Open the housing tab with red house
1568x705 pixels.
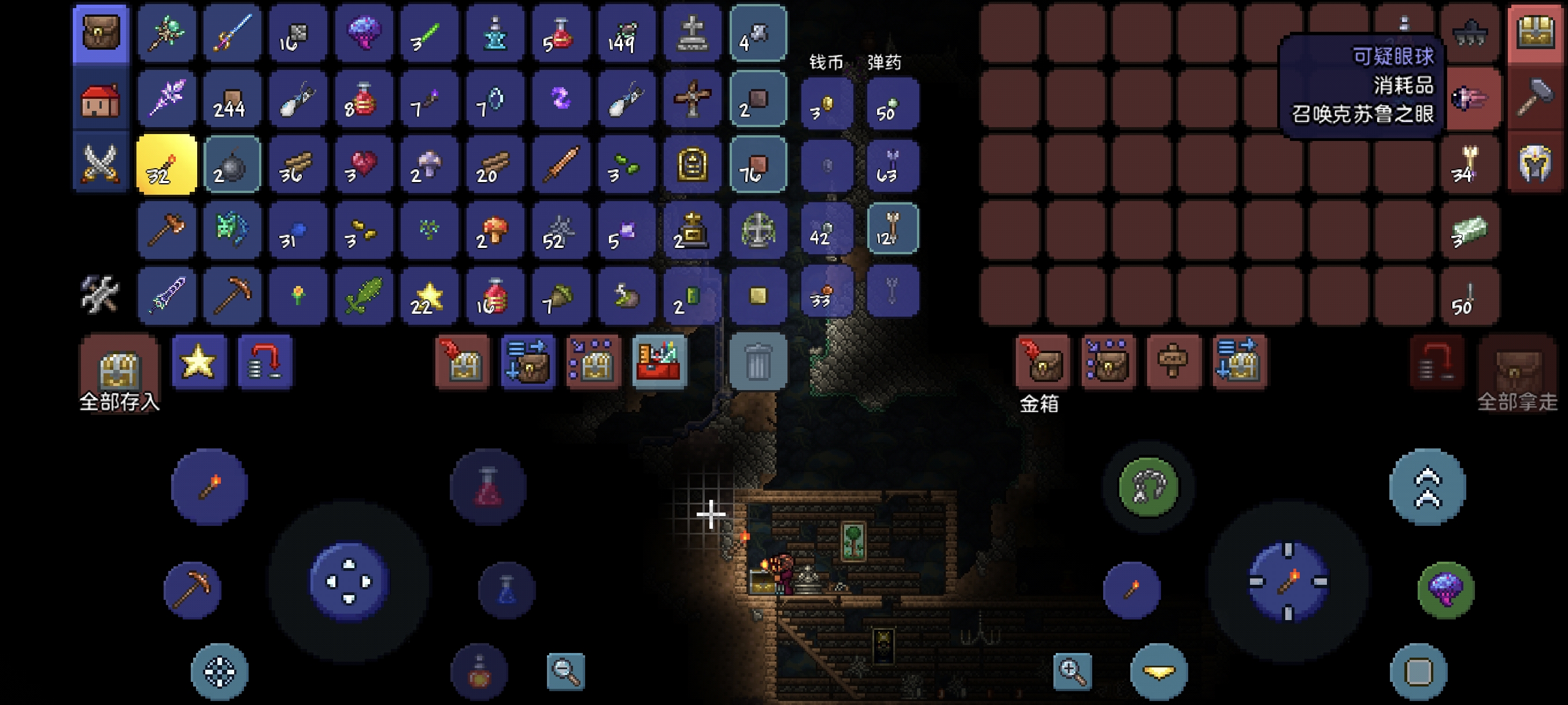101,100
